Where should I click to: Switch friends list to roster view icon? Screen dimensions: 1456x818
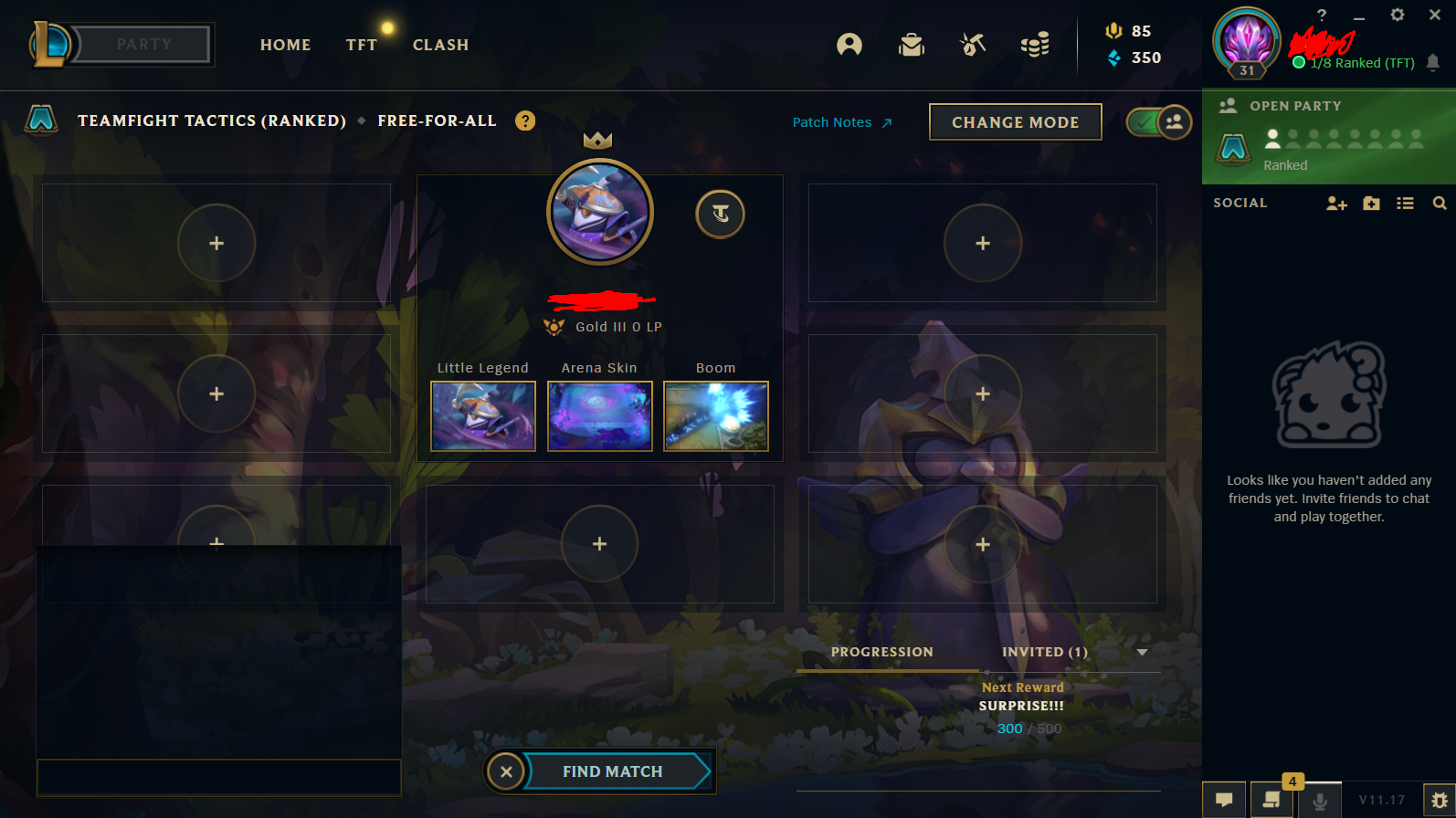[x=1405, y=204]
